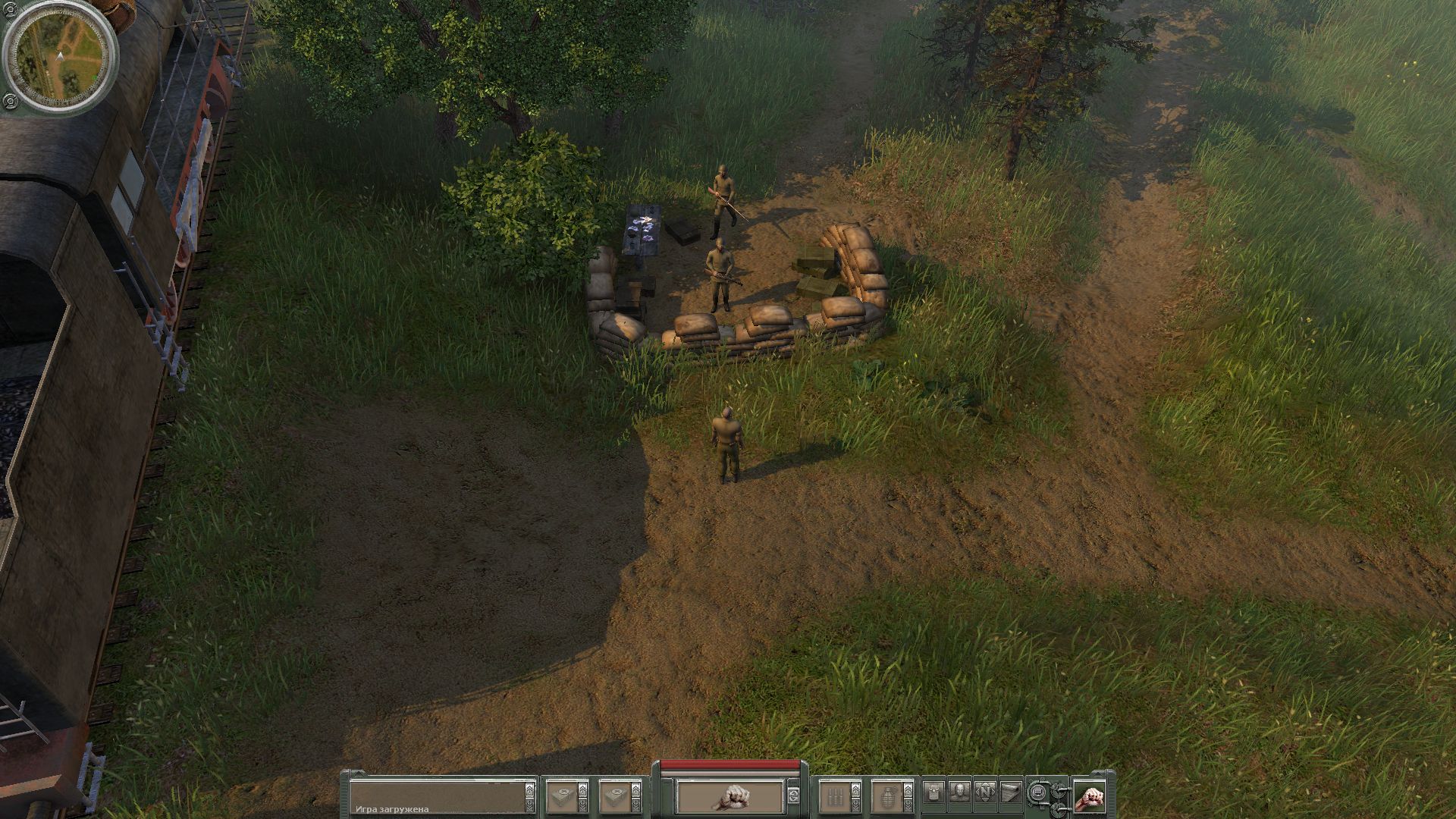Select the grenade slot
This screenshot has width=1456, height=819.
point(885,796)
